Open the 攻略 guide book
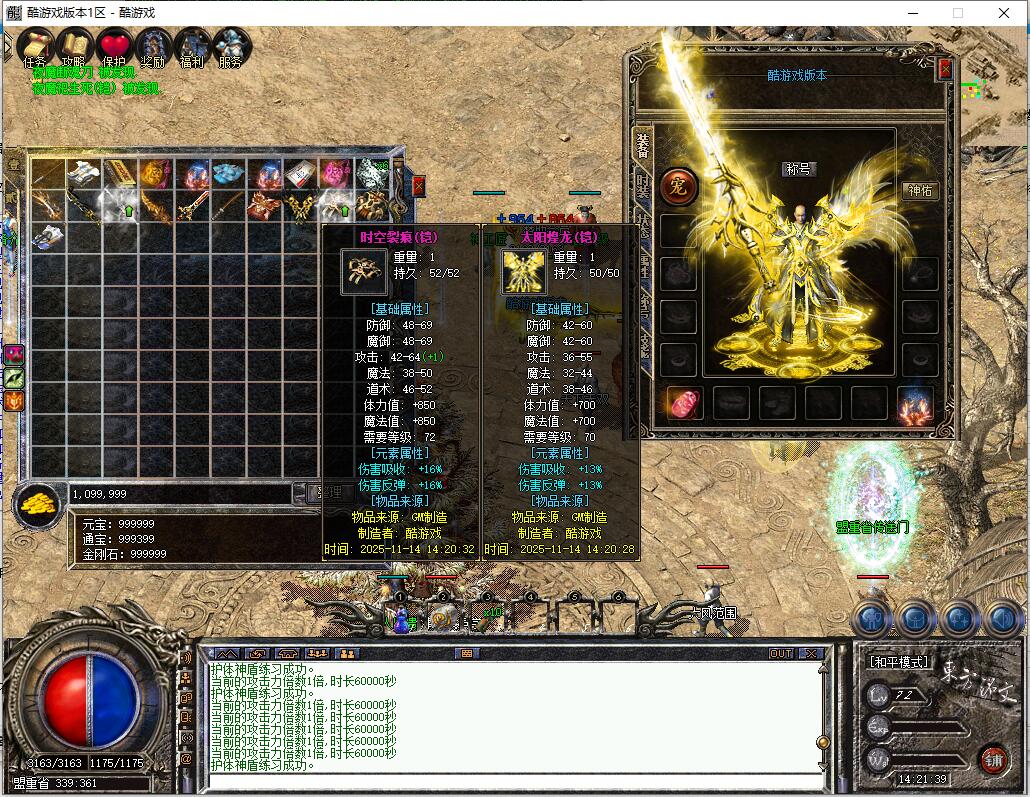Image resolution: width=1030 pixels, height=797 pixels. (x=75, y=46)
